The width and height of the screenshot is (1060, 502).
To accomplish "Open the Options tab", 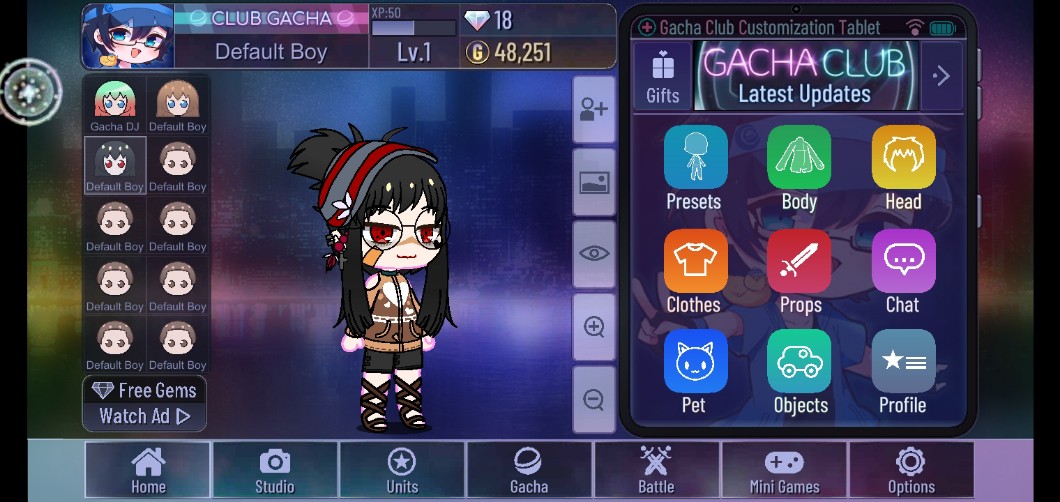I will point(911,470).
